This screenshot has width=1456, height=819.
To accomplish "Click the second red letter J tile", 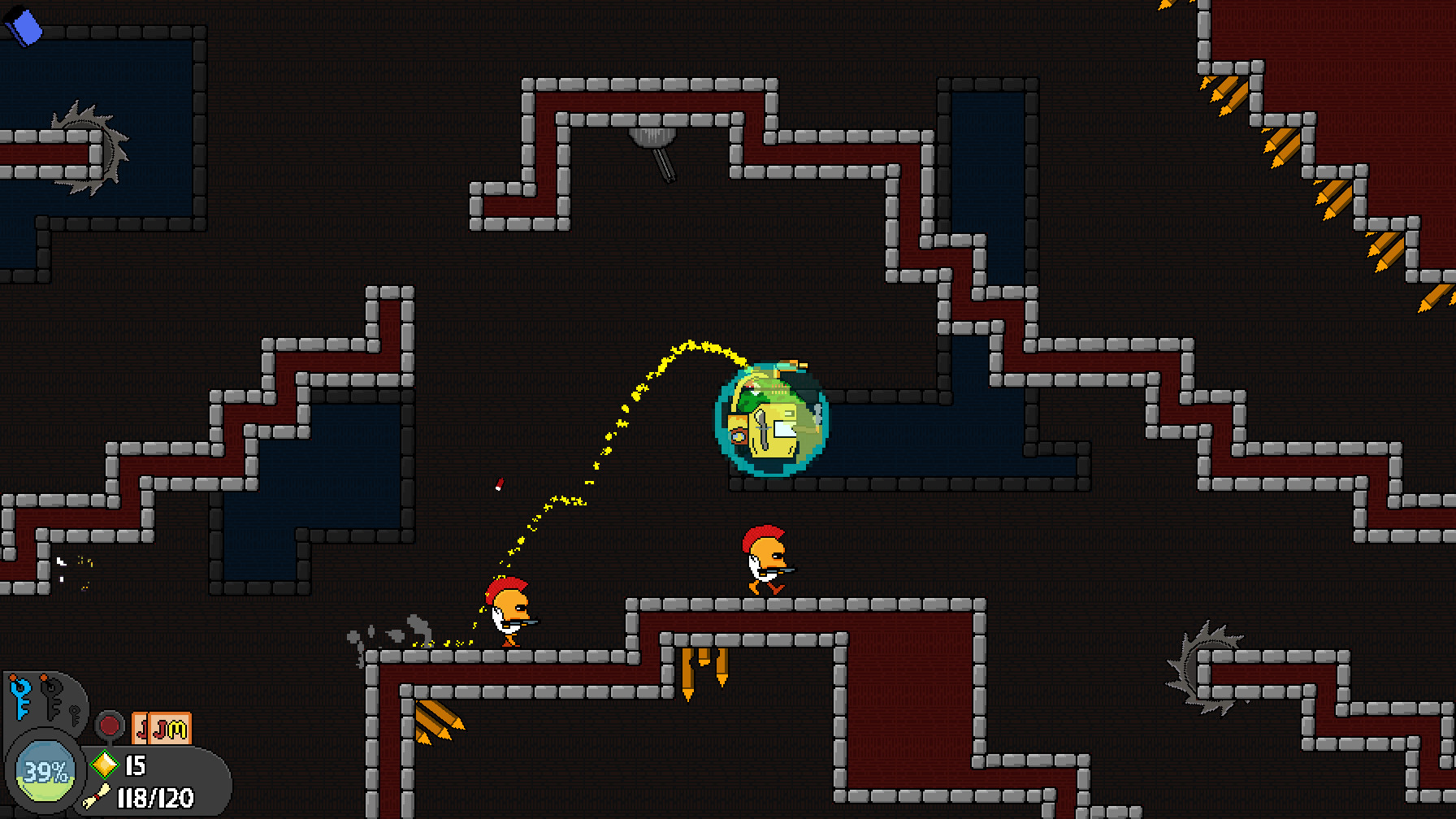I will [159, 730].
